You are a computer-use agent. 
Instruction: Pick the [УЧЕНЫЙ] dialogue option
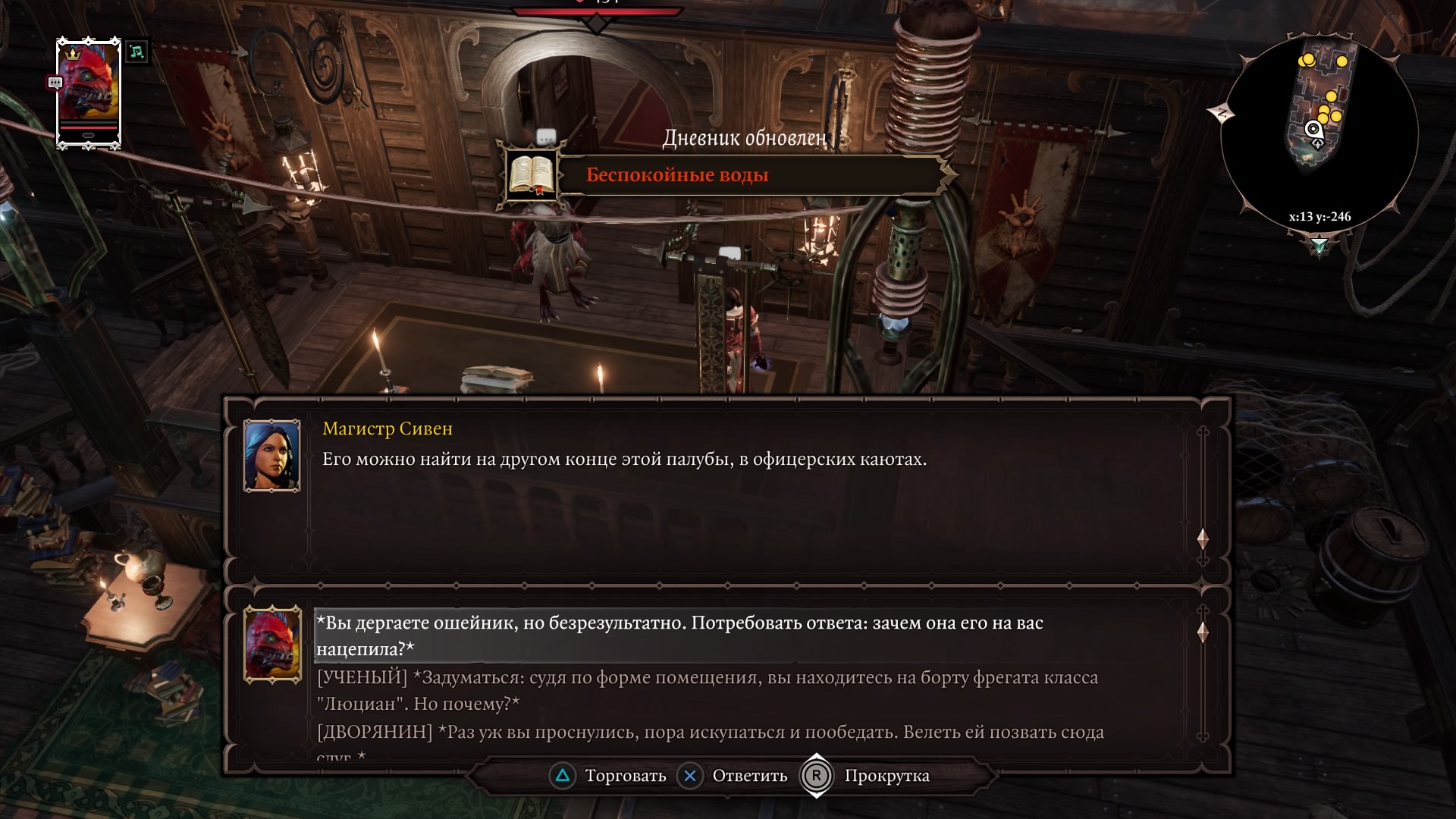[707, 690]
